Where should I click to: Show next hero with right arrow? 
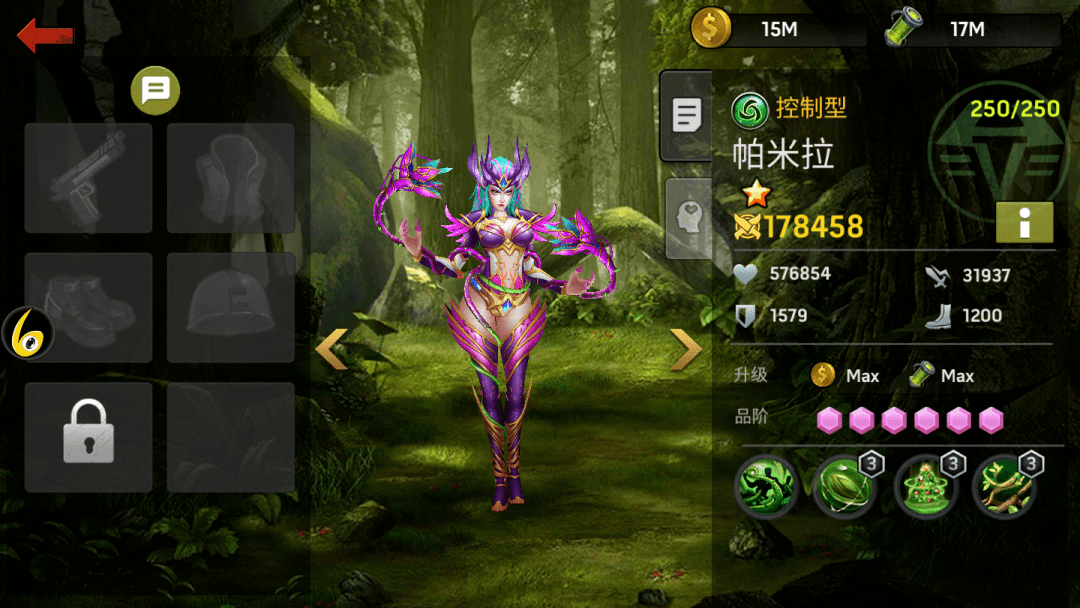(x=686, y=349)
